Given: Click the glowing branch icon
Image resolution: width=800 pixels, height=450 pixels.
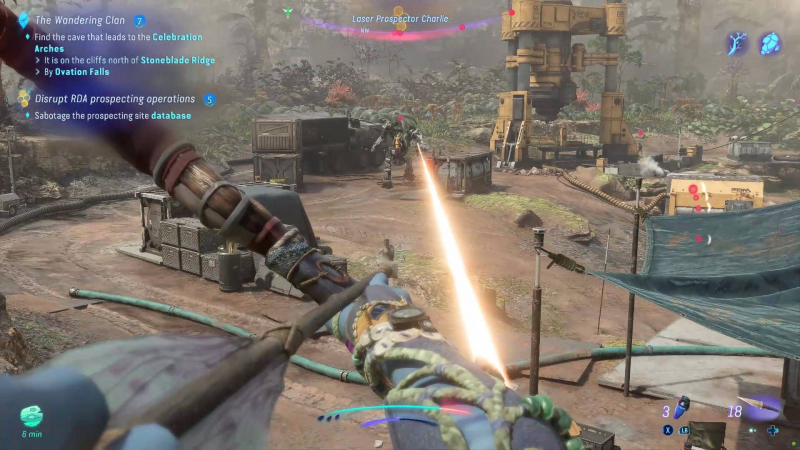Looking at the screenshot, I should (x=737, y=43).
